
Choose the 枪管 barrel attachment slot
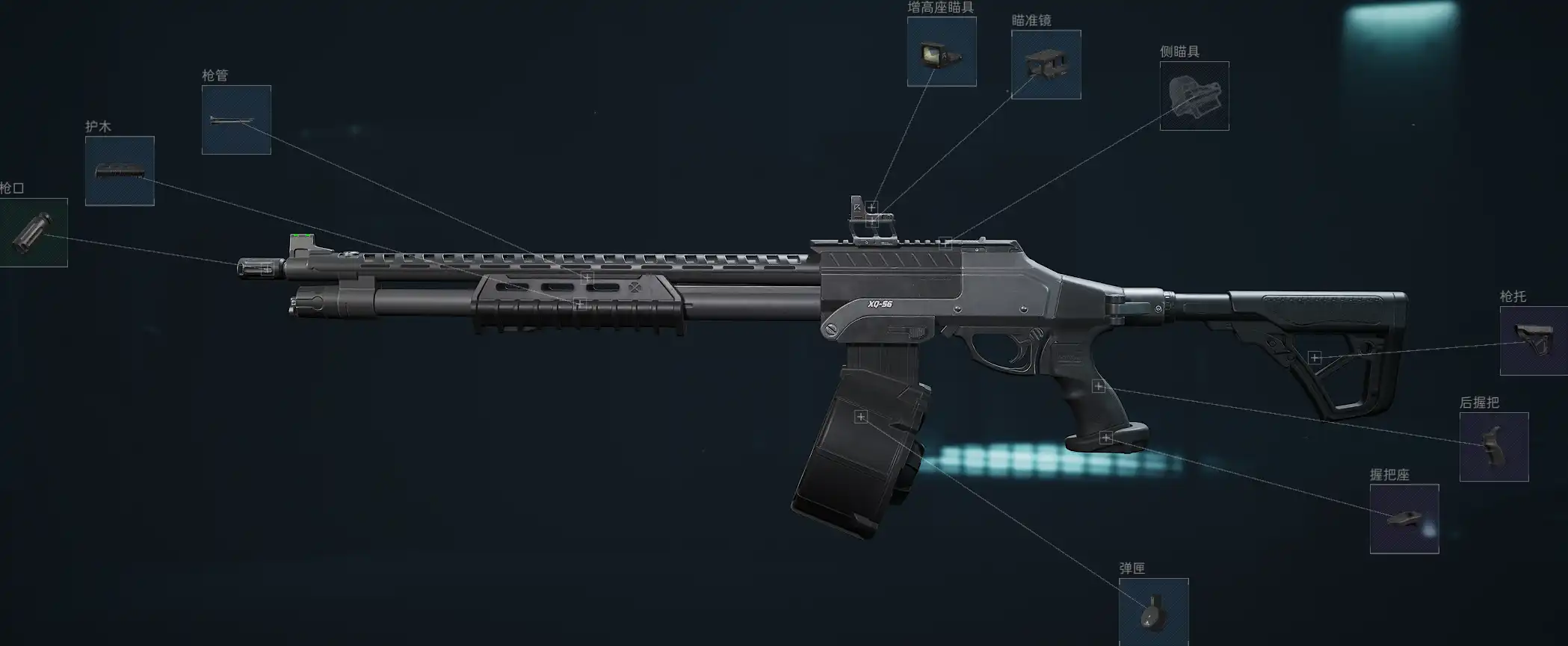(236, 119)
